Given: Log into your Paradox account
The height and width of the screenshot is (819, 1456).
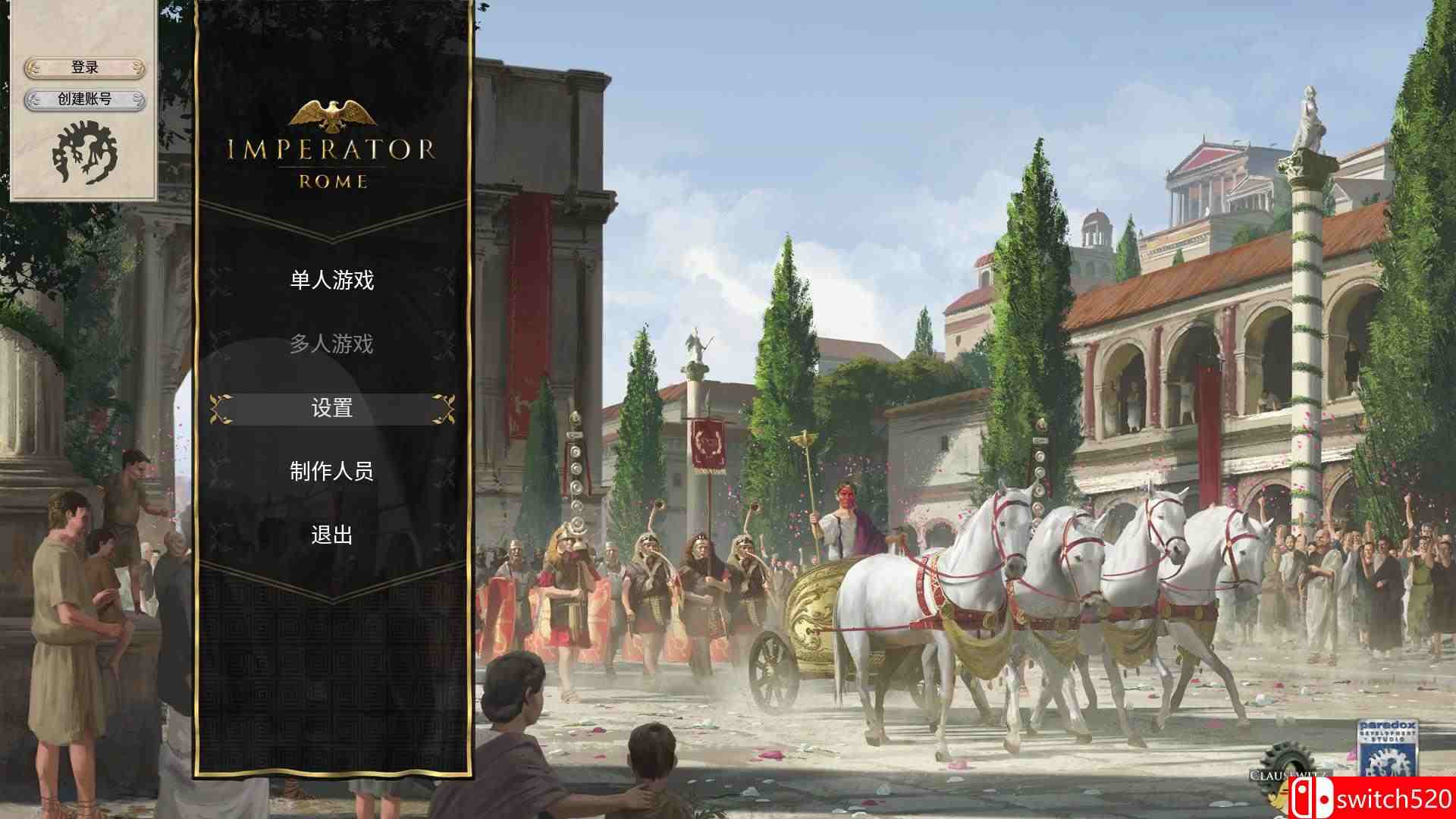Looking at the screenshot, I should [83, 66].
